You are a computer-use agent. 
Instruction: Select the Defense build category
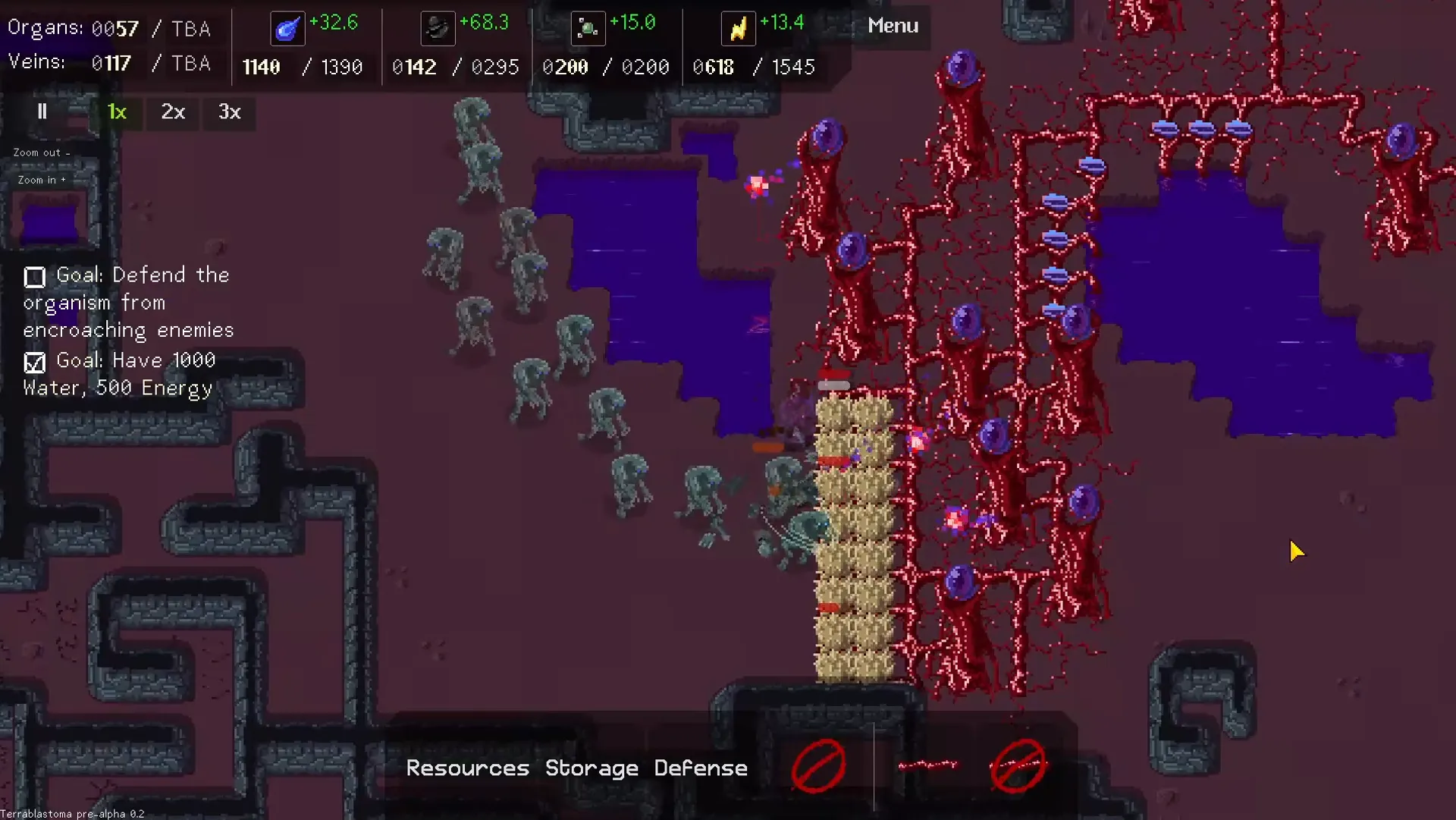click(x=701, y=768)
